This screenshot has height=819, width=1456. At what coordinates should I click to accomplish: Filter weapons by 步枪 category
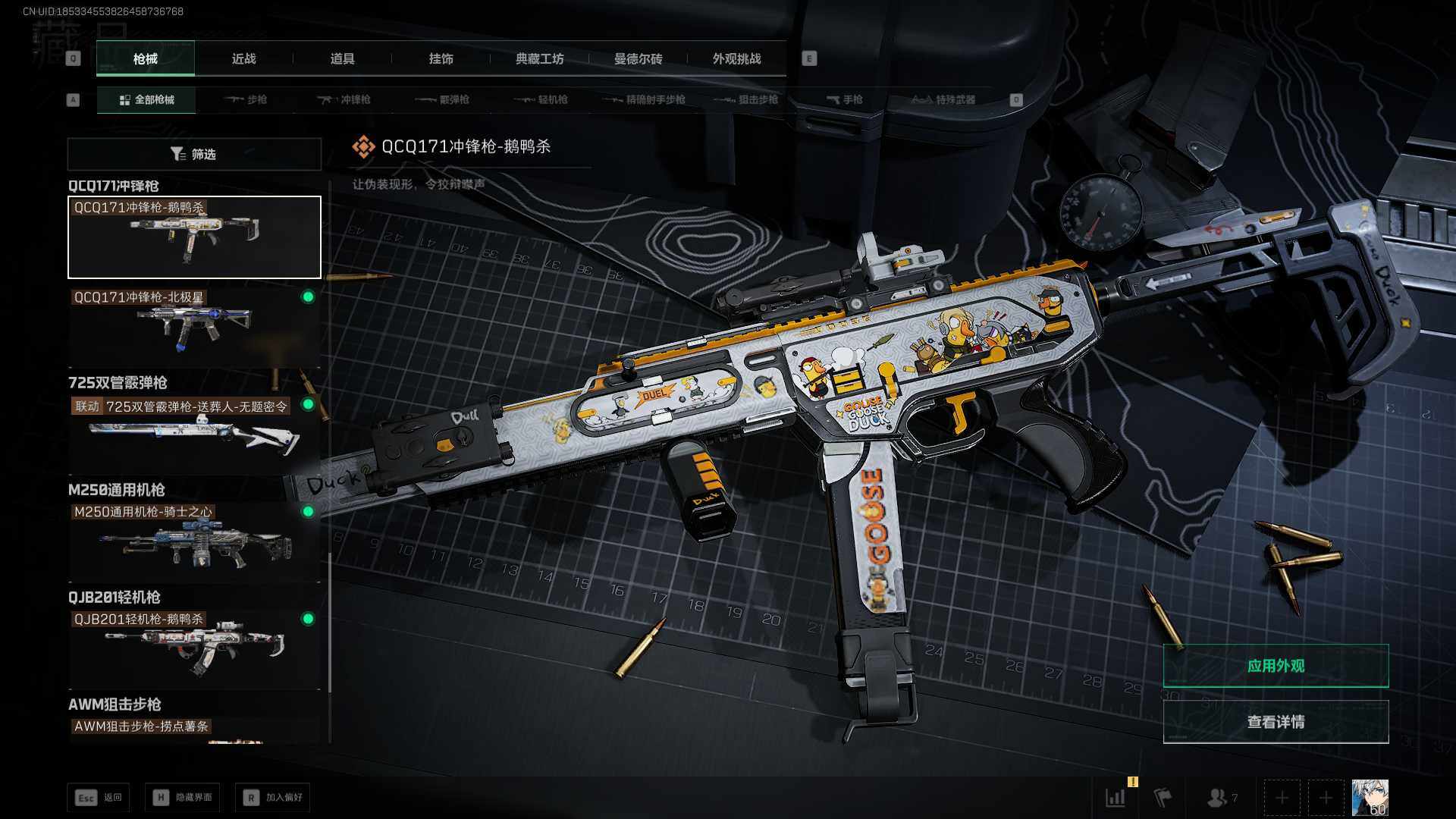tap(246, 100)
